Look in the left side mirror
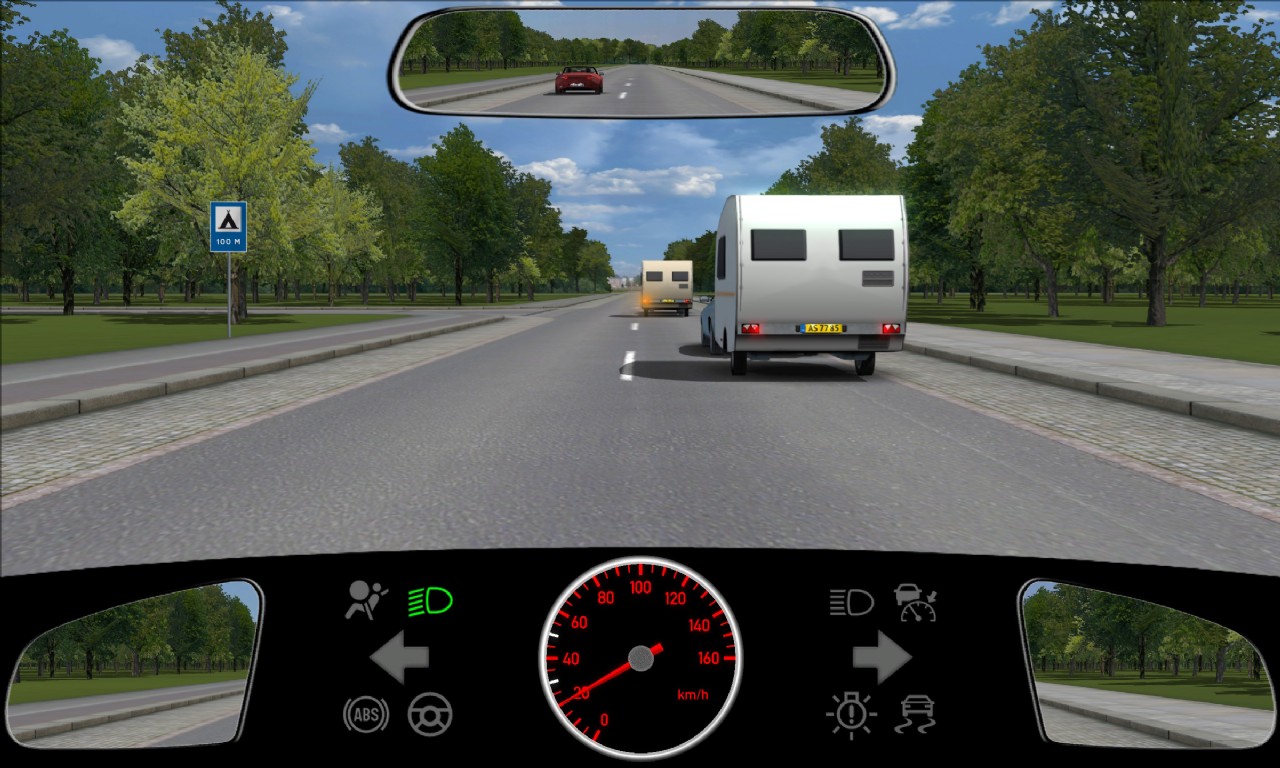This screenshot has height=768, width=1280. tap(133, 663)
